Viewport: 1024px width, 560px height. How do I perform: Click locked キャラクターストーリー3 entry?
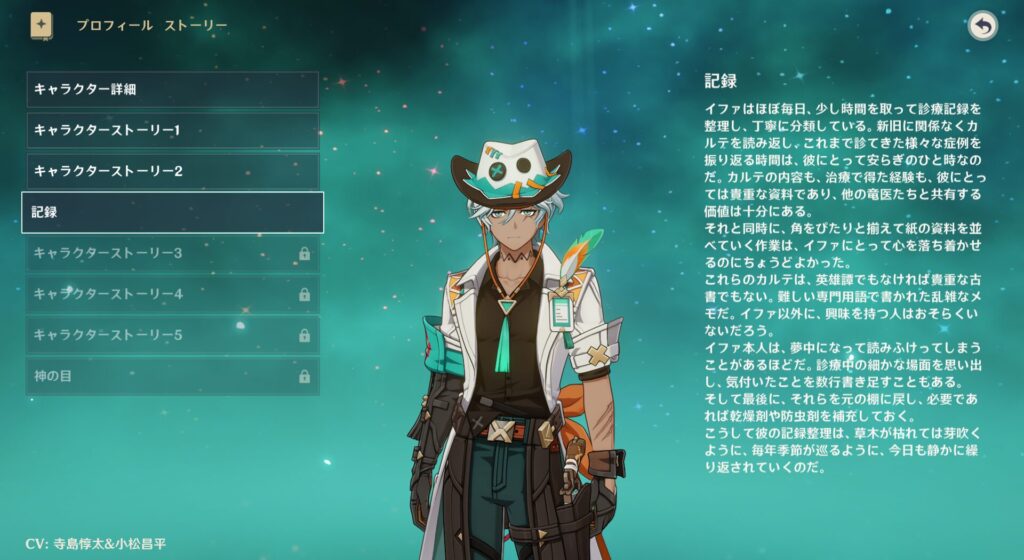pyautogui.click(x=172, y=253)
